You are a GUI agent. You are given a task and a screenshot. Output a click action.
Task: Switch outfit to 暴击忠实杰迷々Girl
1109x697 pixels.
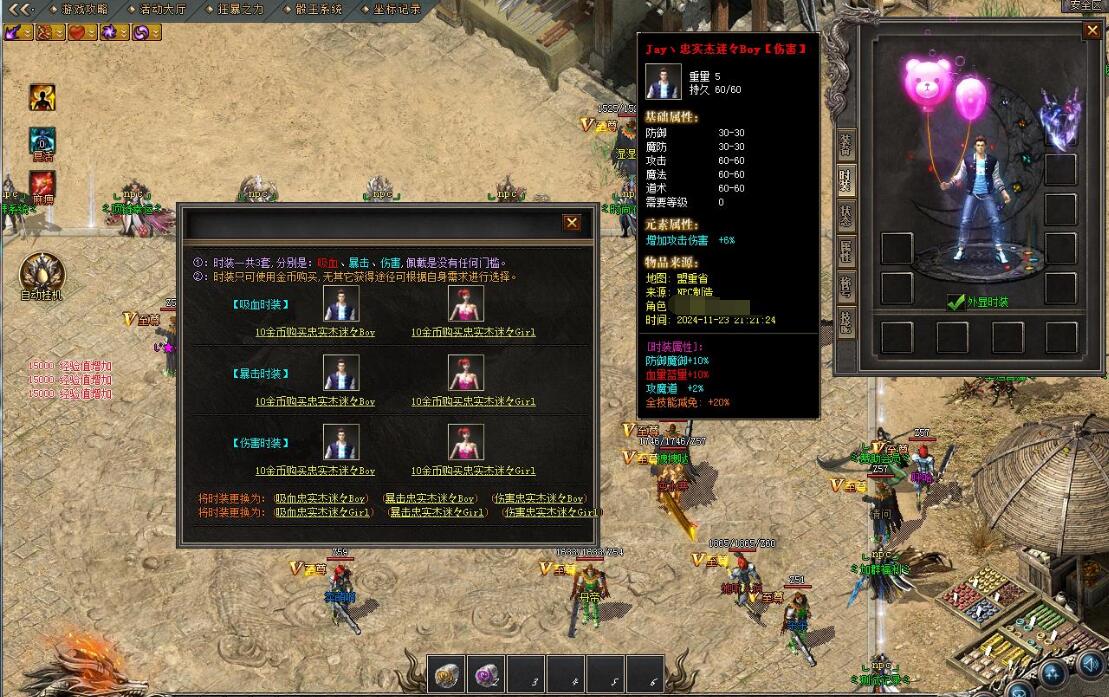click(x=437, y=512)
